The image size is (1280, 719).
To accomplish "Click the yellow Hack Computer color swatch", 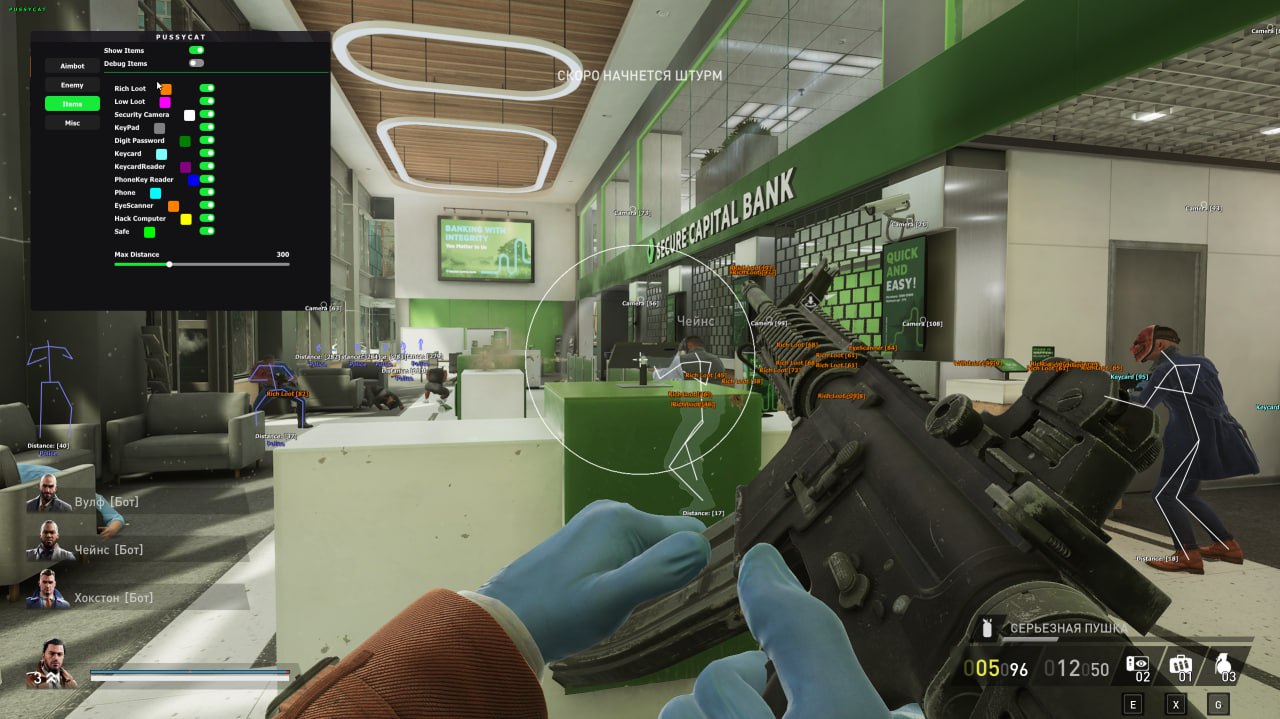I will (185, 219).
